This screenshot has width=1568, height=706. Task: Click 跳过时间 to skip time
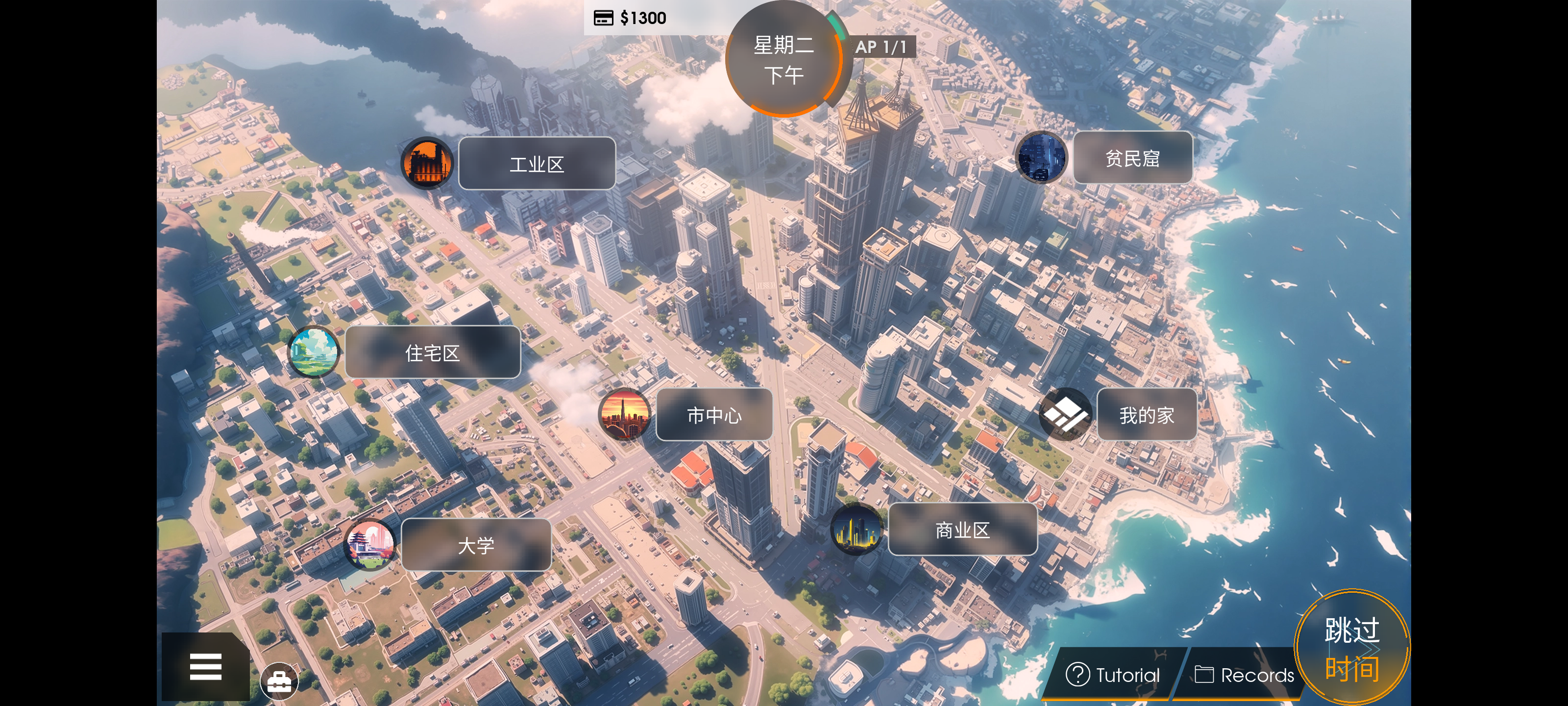coord(1351,648)
